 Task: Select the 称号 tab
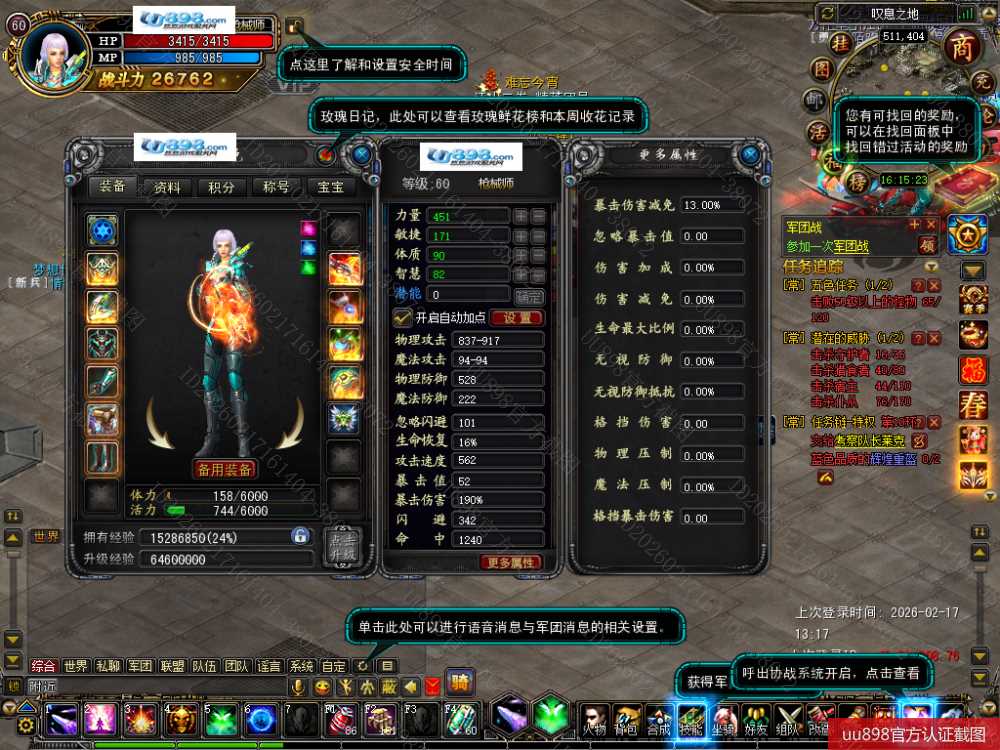pyautogui.click(x=276, y=187)
